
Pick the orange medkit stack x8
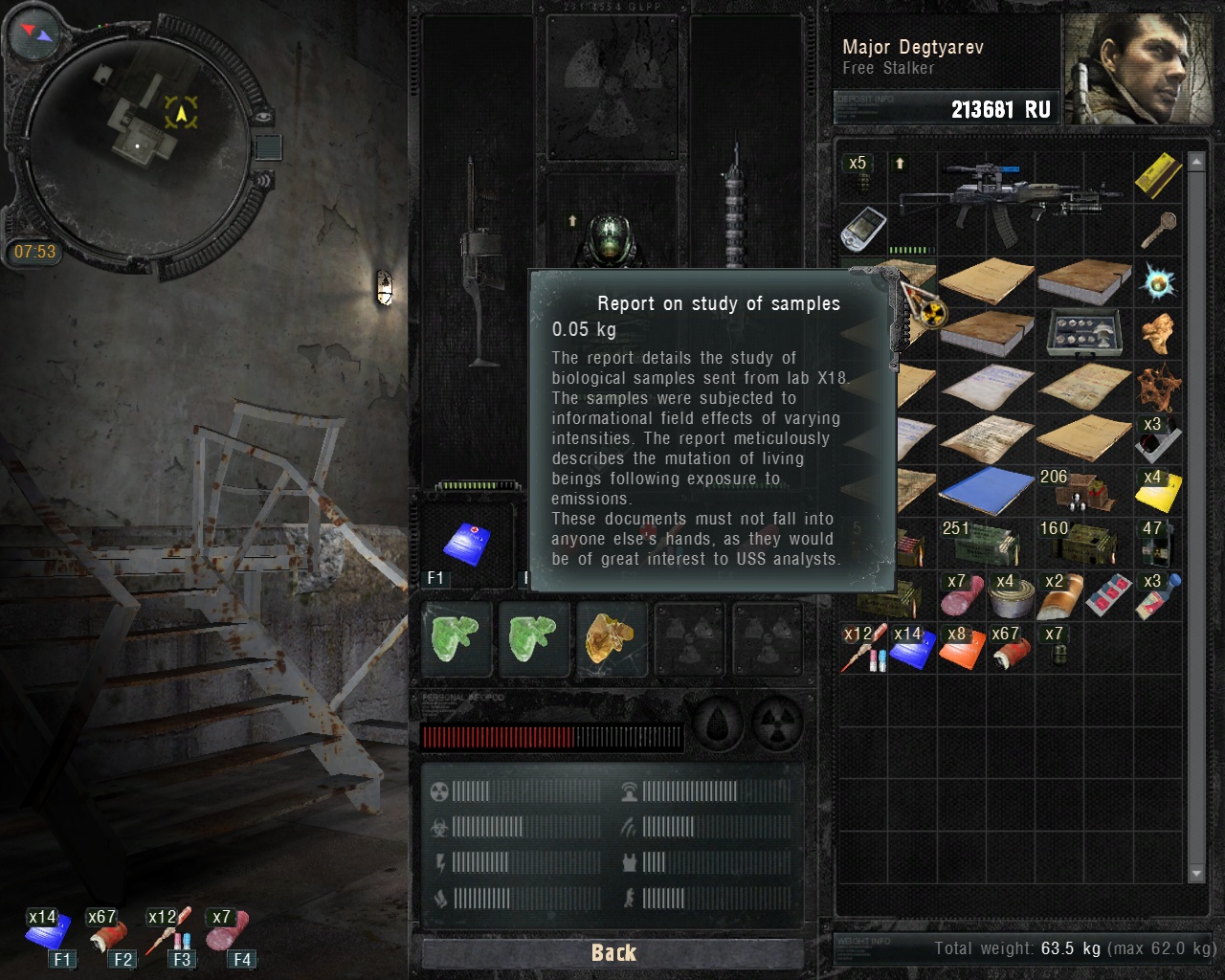pyautogui.click(x=961, y=649)
